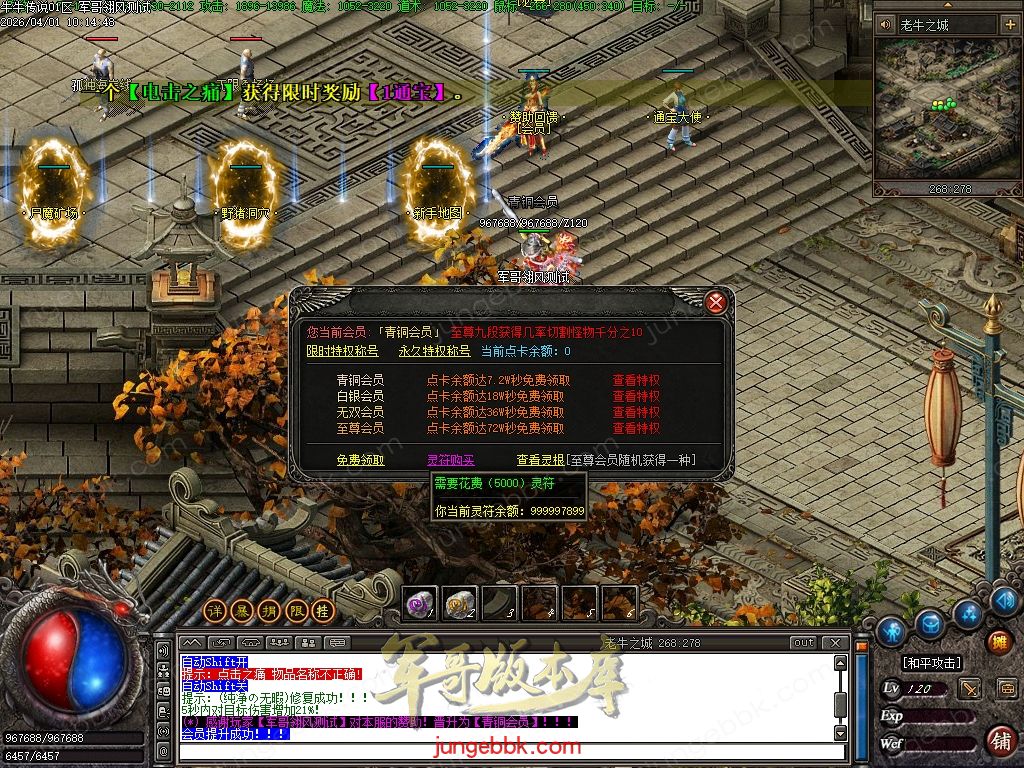The height and width of the screenshot is (768, 1024).
Task: Open the round 详 button
Action: click(x=214, y=610)
